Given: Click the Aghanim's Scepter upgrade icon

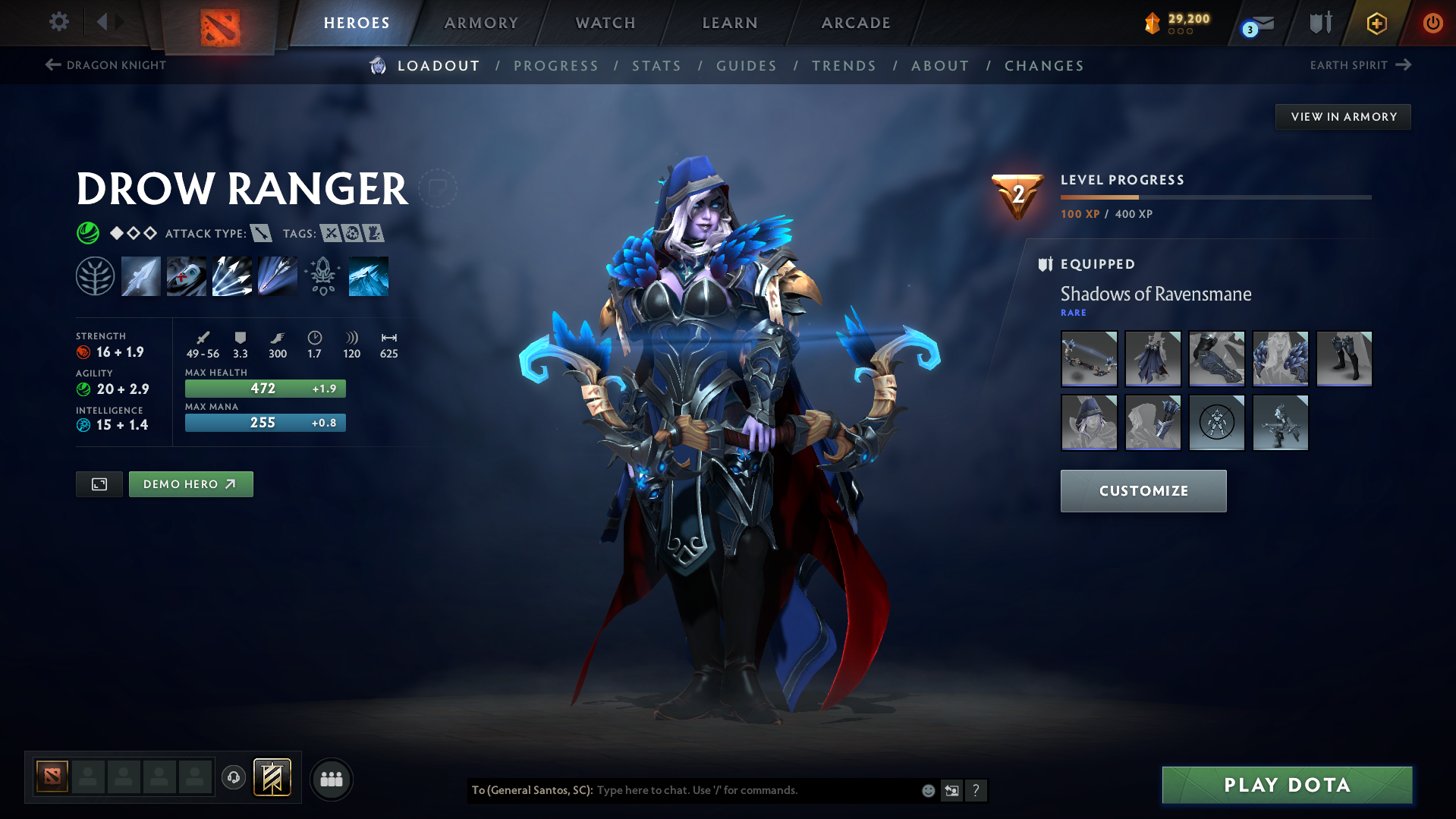Looking at the screenshot, I should tap(322, 276).
